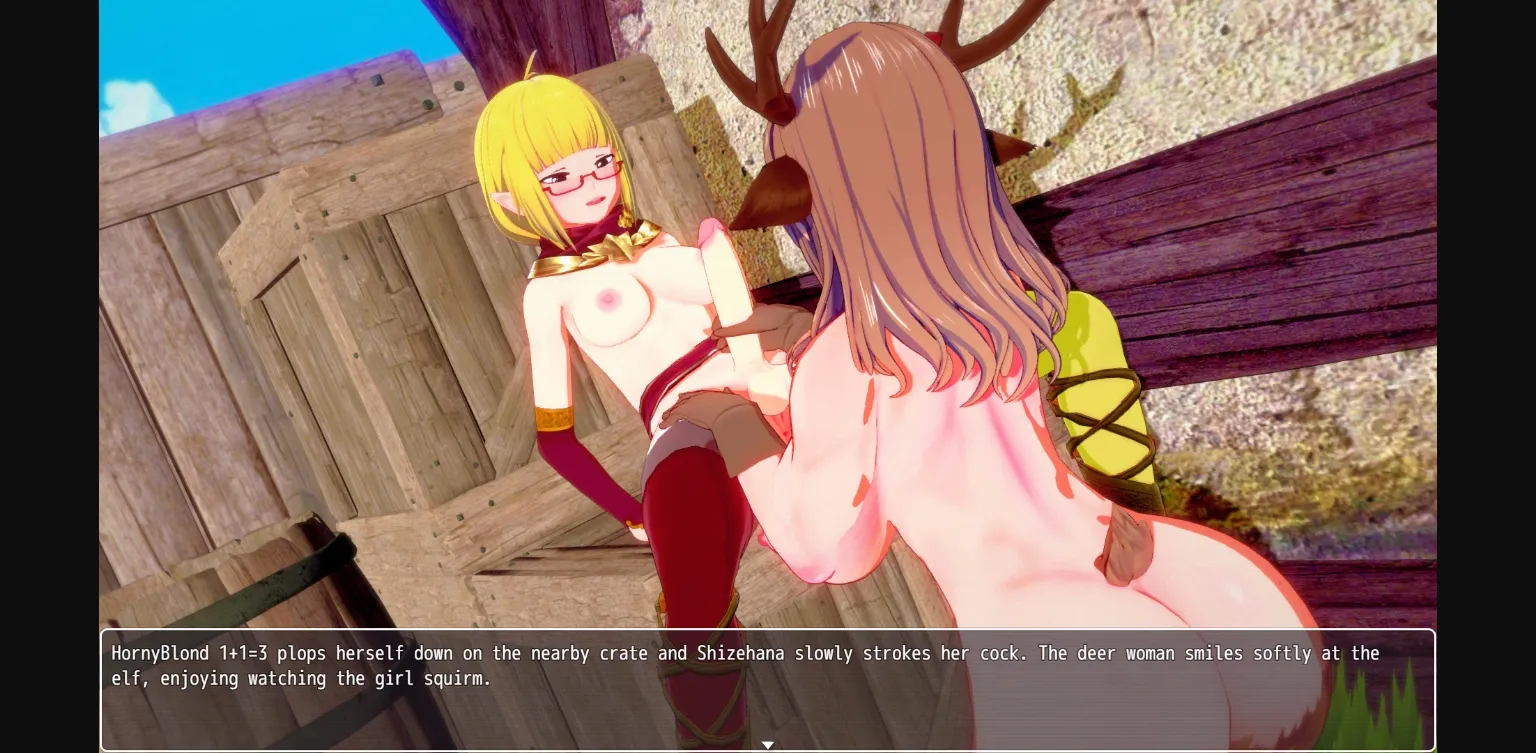
Task: Click the advance arrow below the dialogue
Action: click(768, 745)
